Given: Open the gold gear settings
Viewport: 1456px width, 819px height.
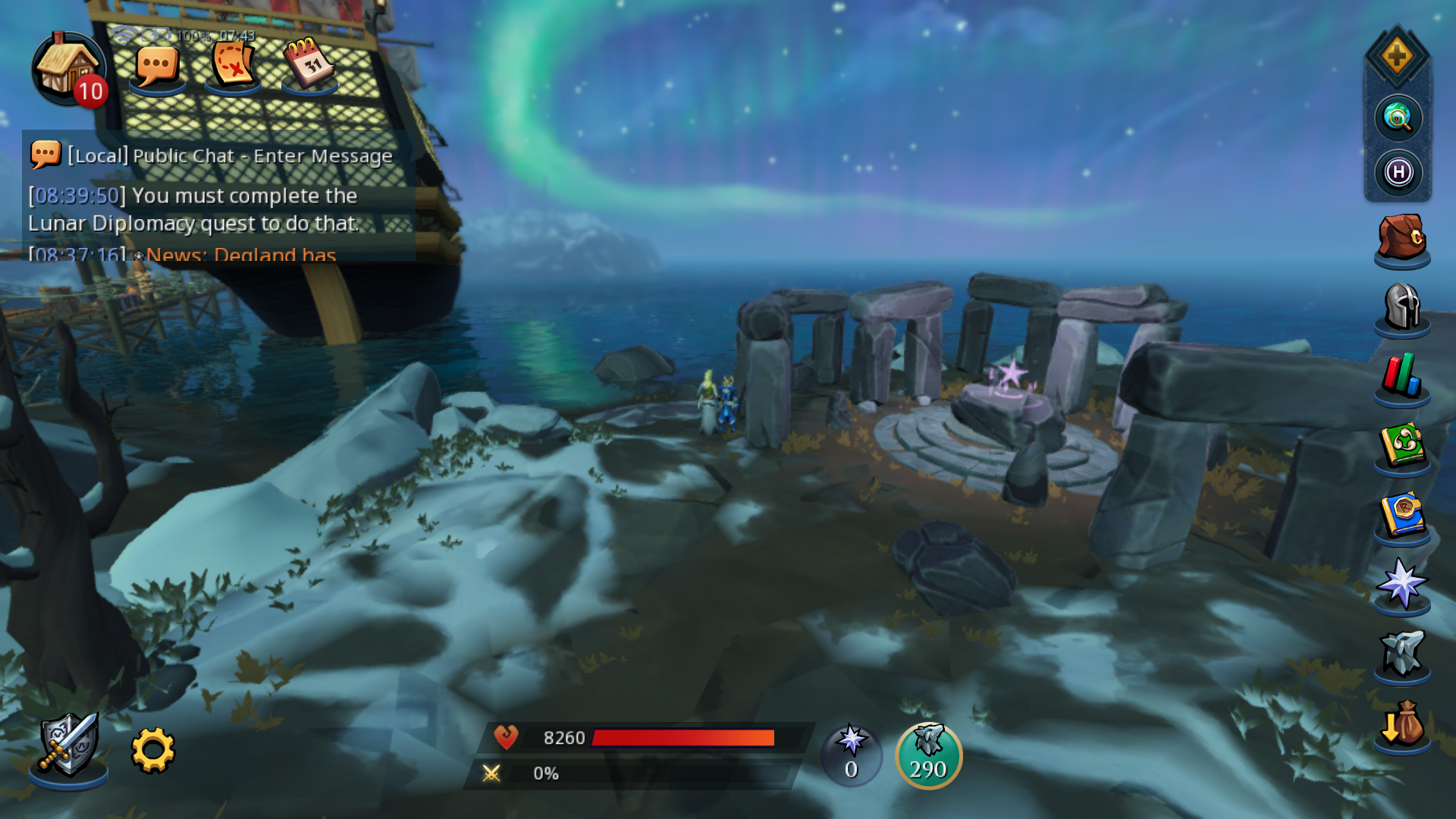Looking at the screenshot, I should point(153,750).
